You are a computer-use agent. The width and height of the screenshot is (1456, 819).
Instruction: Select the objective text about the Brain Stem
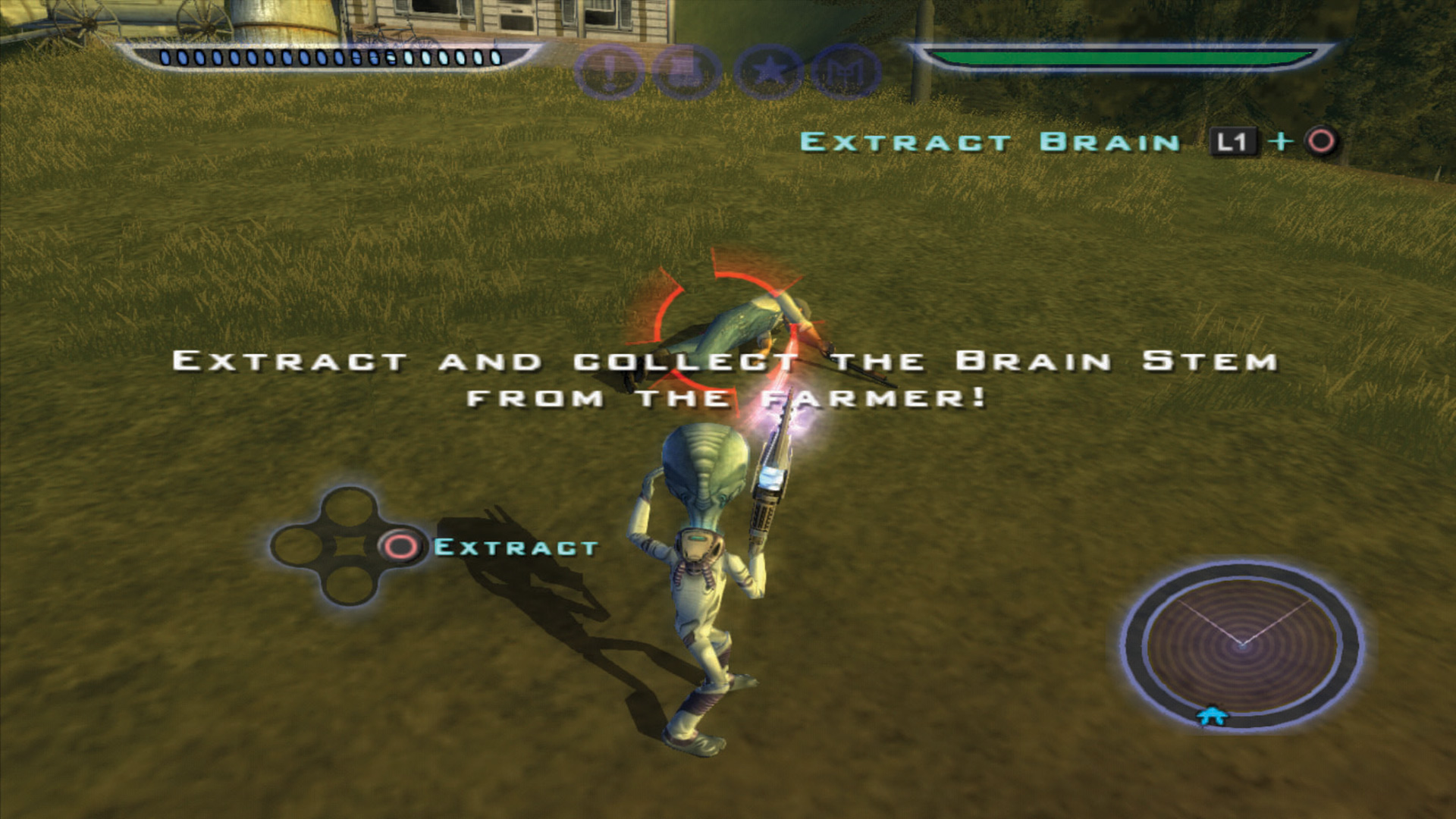(x=724, y=379)
